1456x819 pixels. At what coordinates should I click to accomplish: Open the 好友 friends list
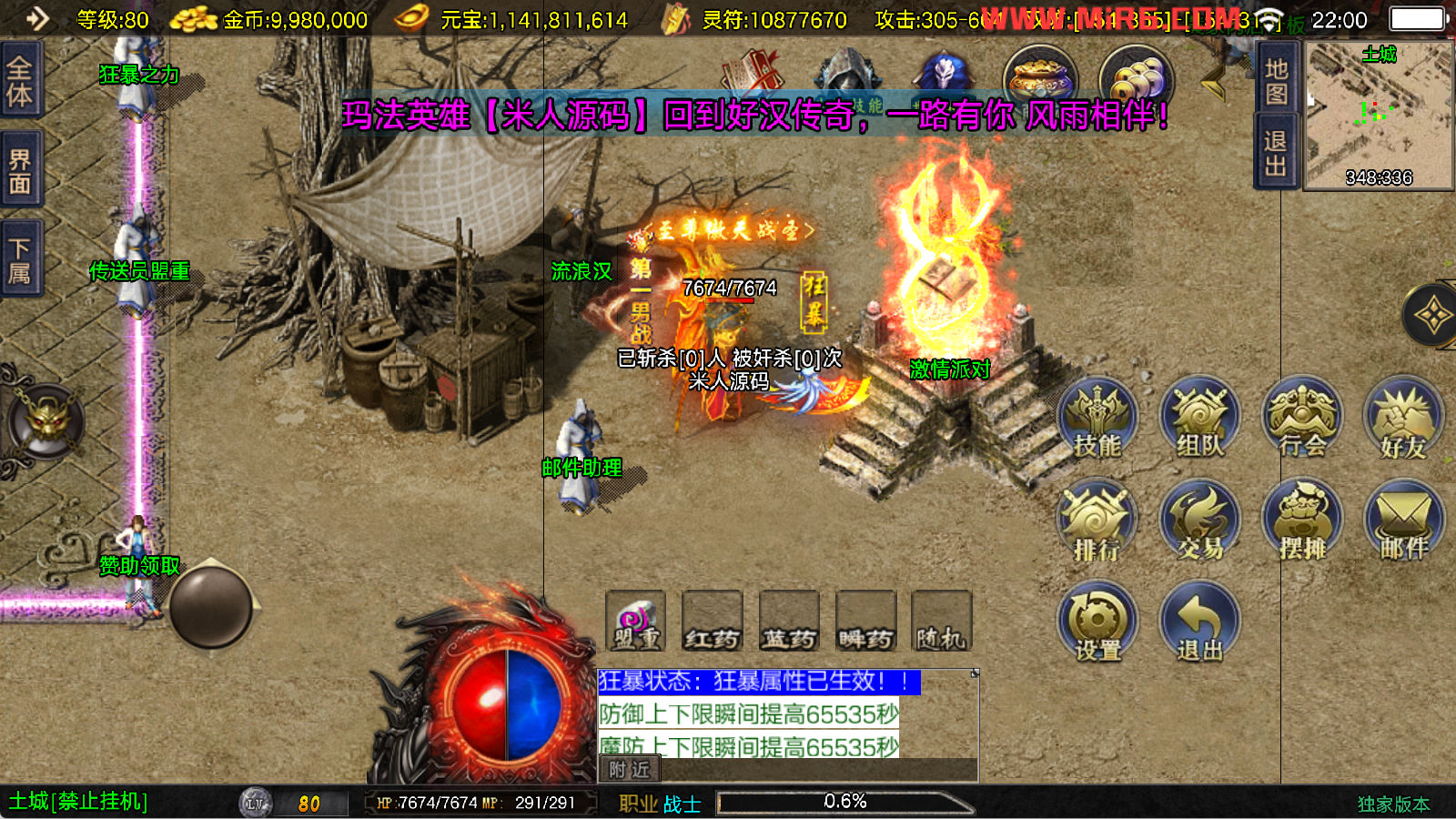click(1403, 419)
